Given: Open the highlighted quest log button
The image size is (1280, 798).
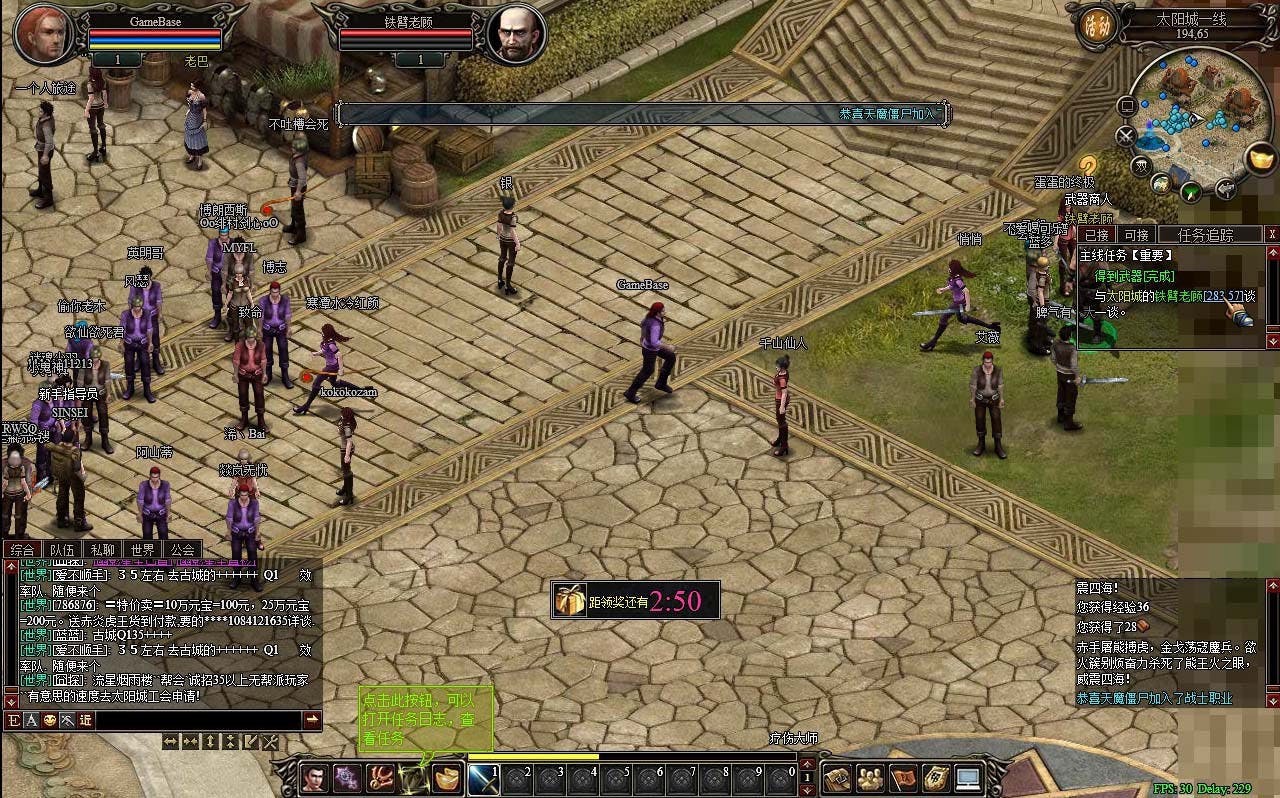Looking at the screenshot, I should (412, 777).
